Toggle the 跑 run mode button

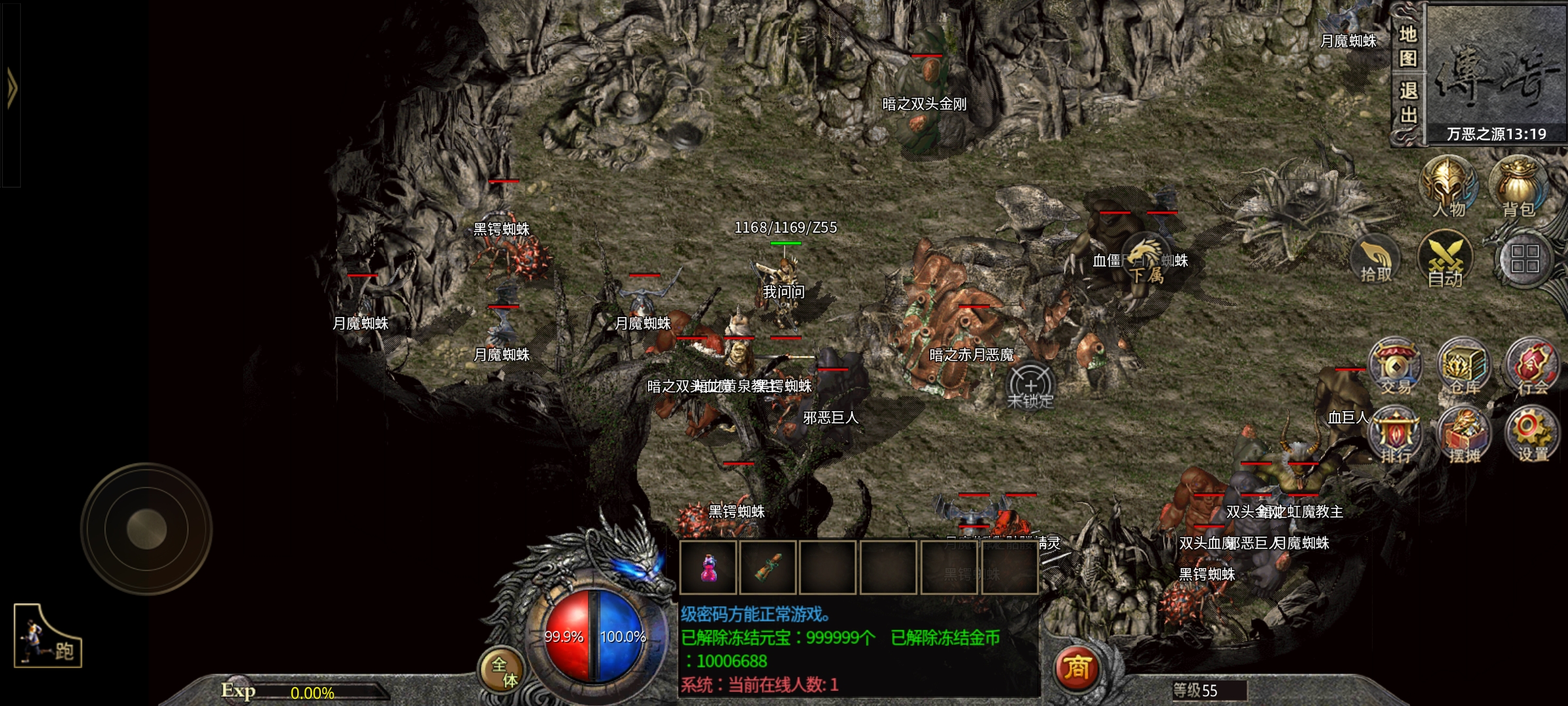coord(48,636)
